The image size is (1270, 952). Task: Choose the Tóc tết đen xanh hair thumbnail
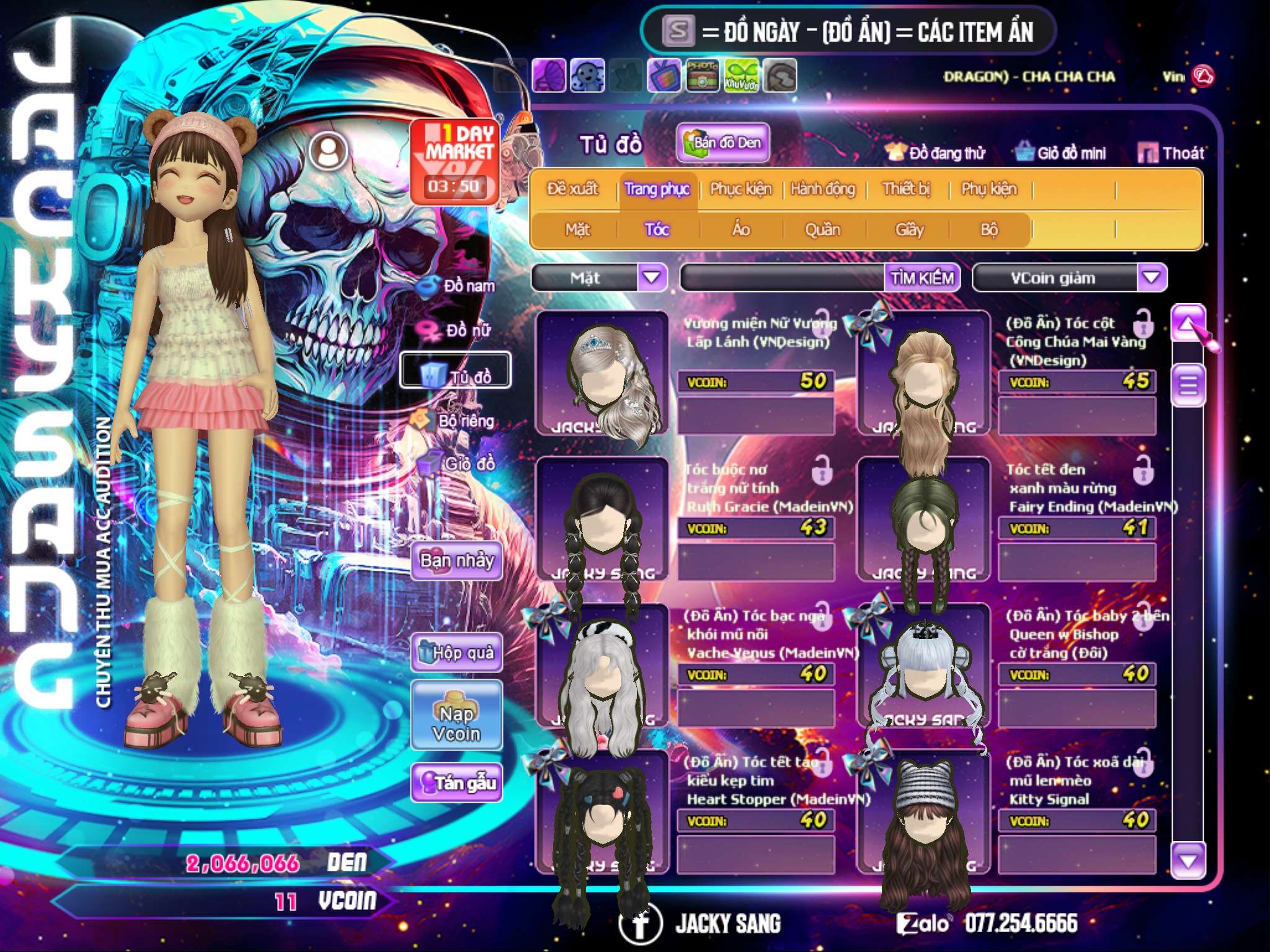[923, 521]
